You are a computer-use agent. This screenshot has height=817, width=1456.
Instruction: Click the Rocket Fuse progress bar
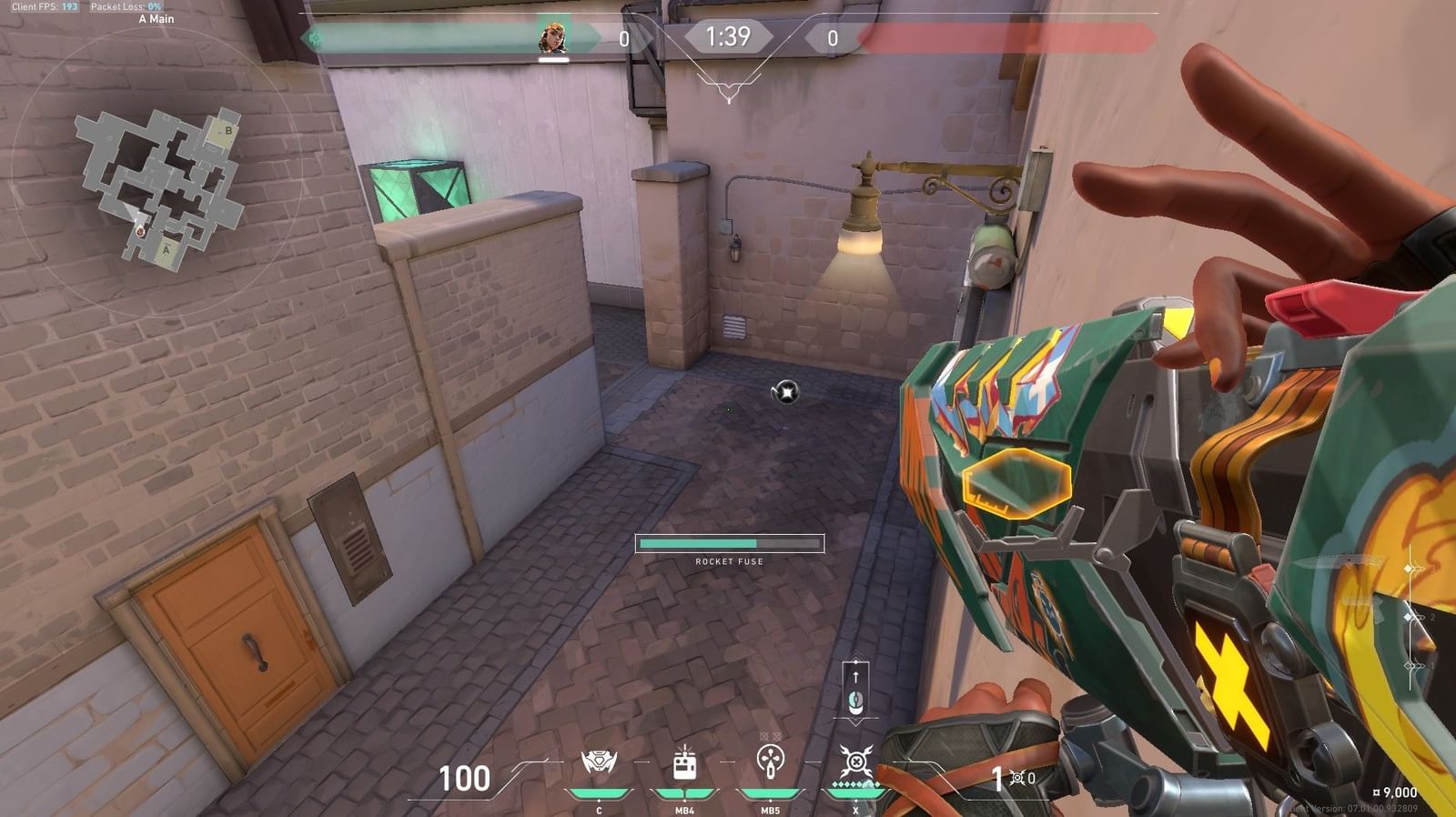click(730, 544)
